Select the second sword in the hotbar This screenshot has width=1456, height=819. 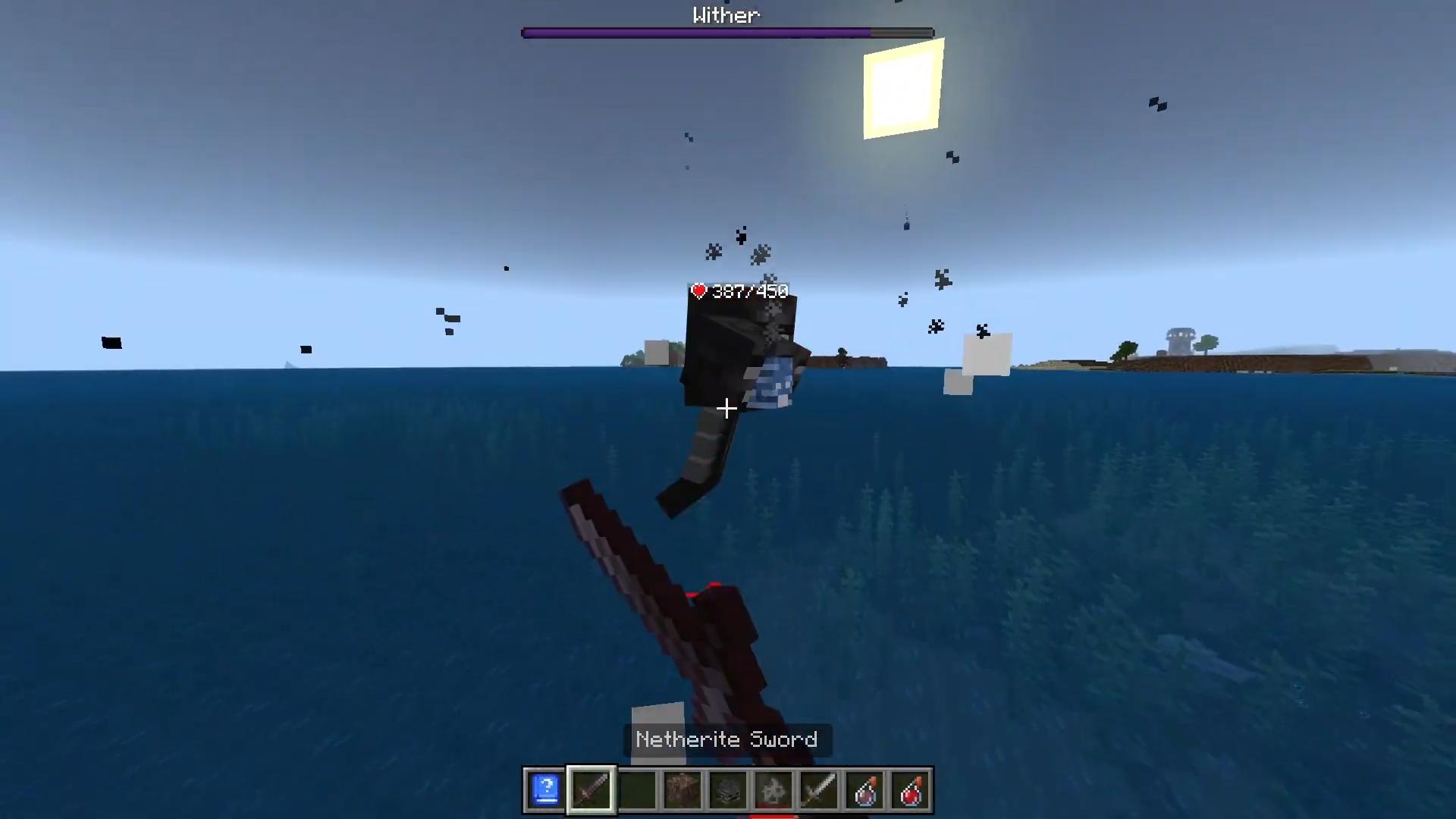819,790
